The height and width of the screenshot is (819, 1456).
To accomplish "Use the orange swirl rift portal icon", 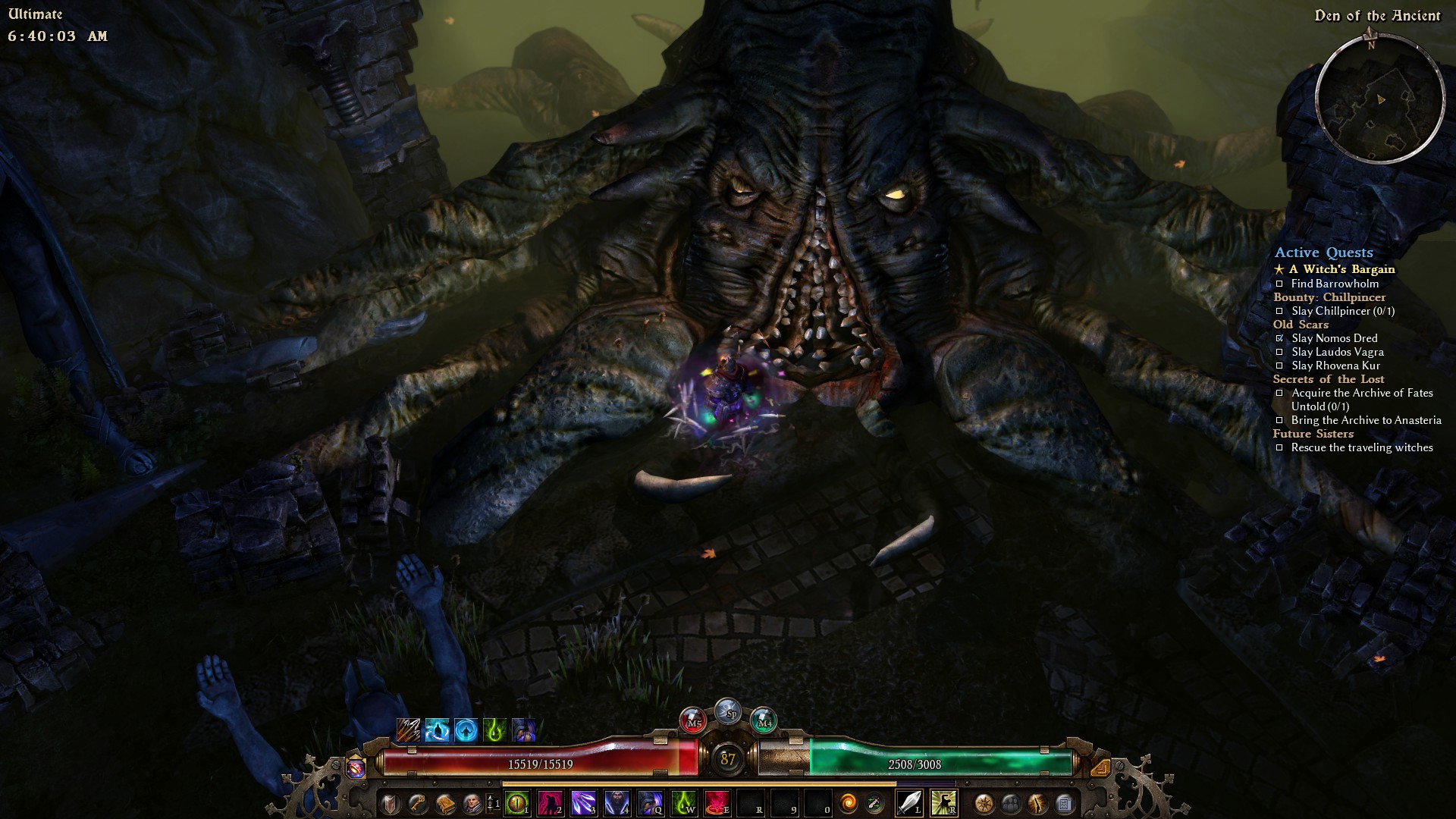I will click(849, 803).
